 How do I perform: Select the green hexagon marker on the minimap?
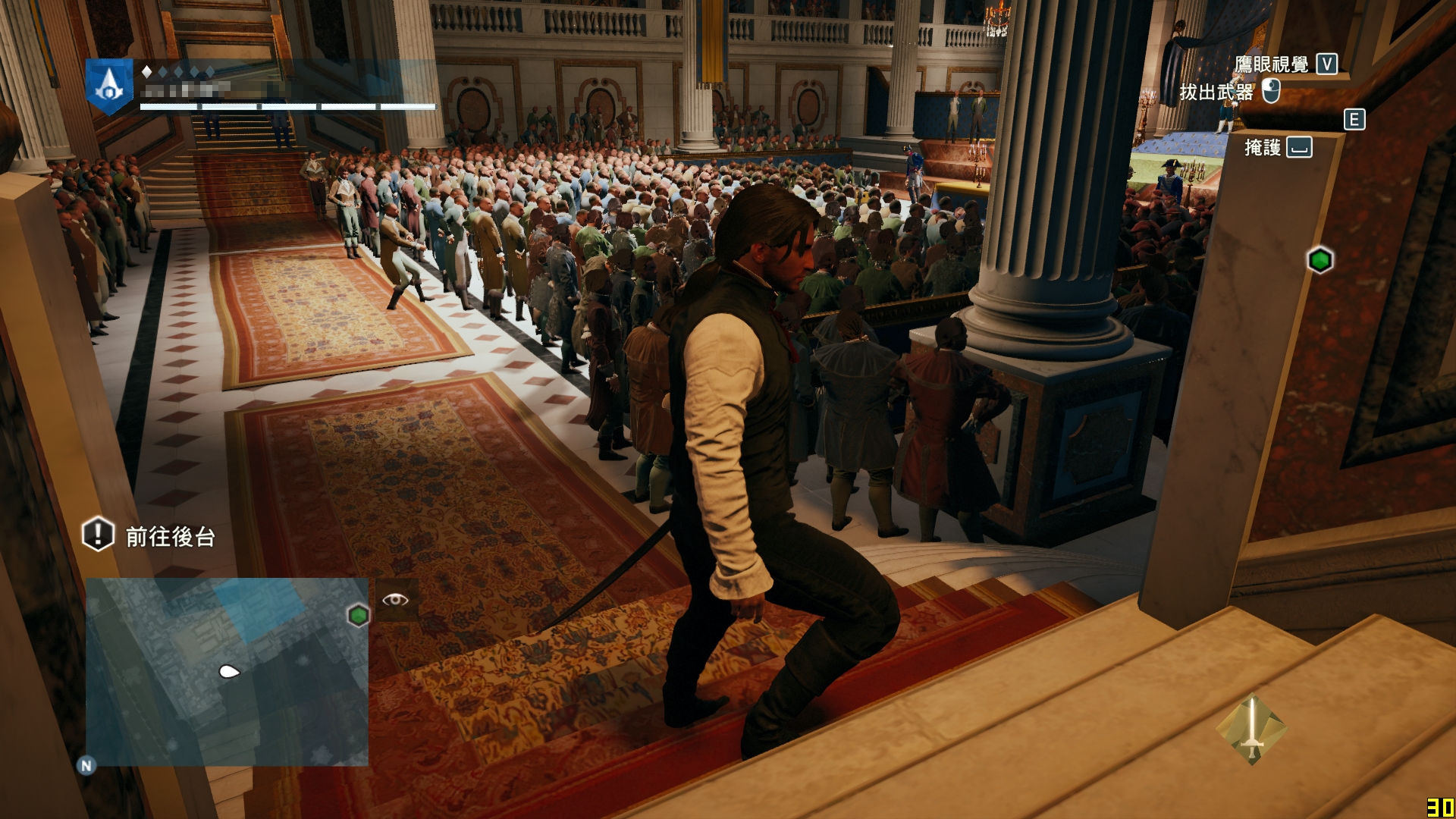point(358,614)
